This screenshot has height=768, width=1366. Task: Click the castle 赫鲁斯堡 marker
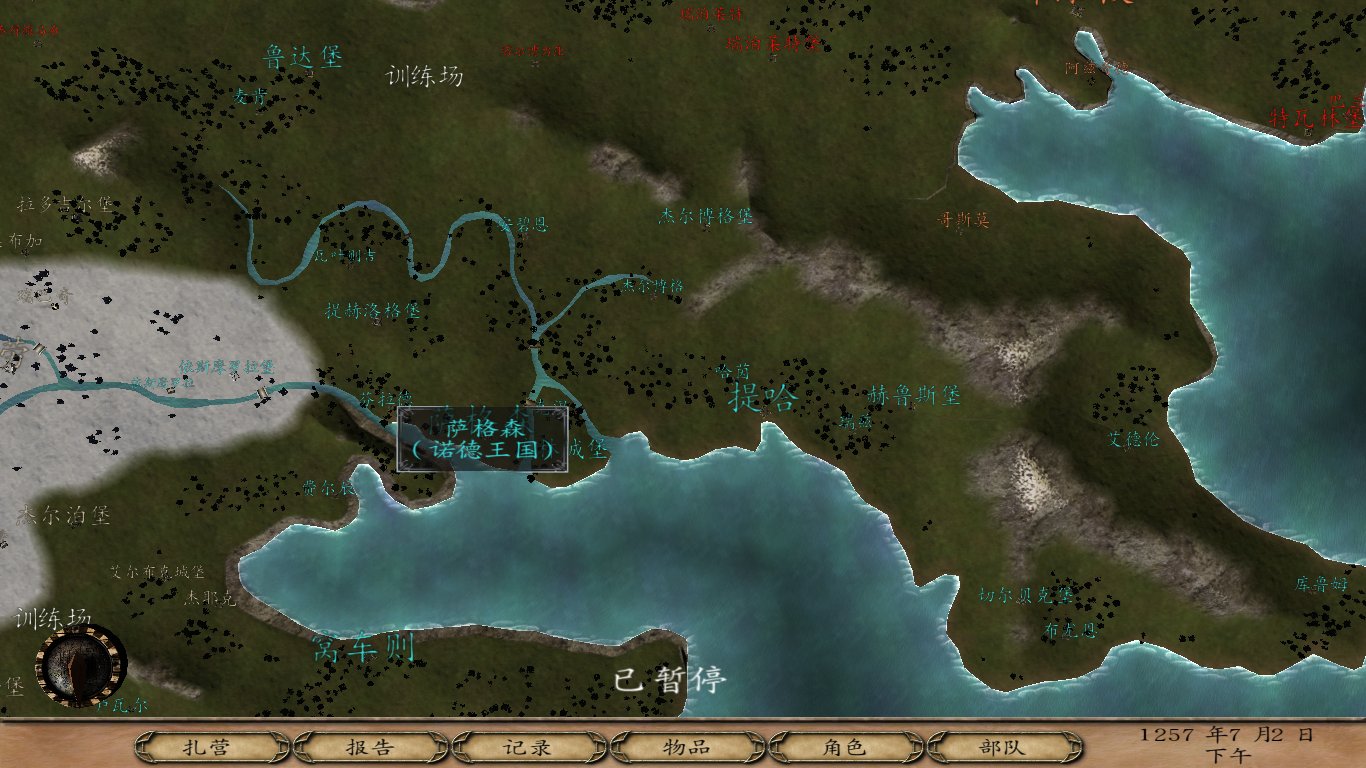[x=913, y=396]
